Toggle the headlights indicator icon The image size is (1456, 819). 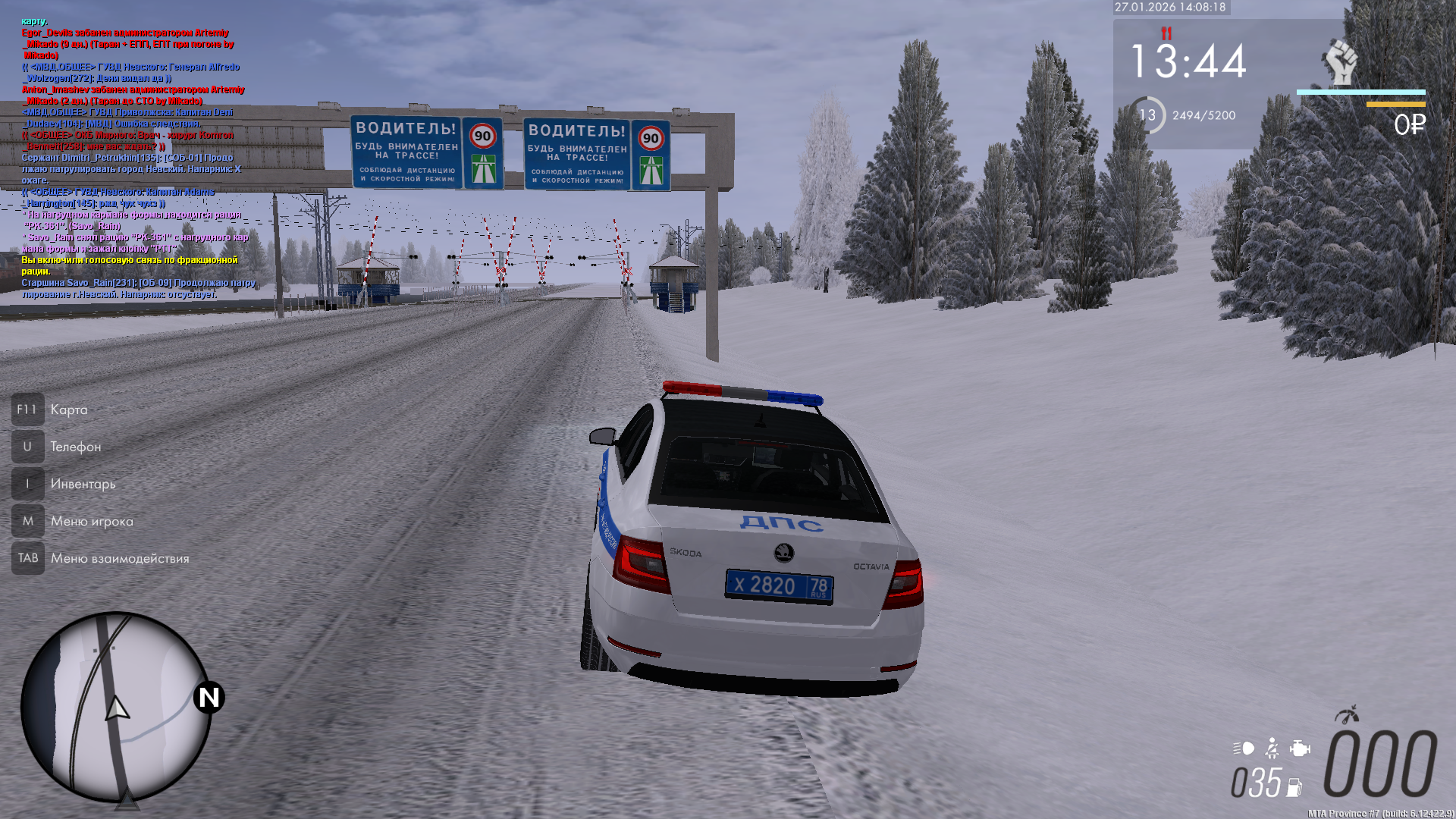[1244, 748]
